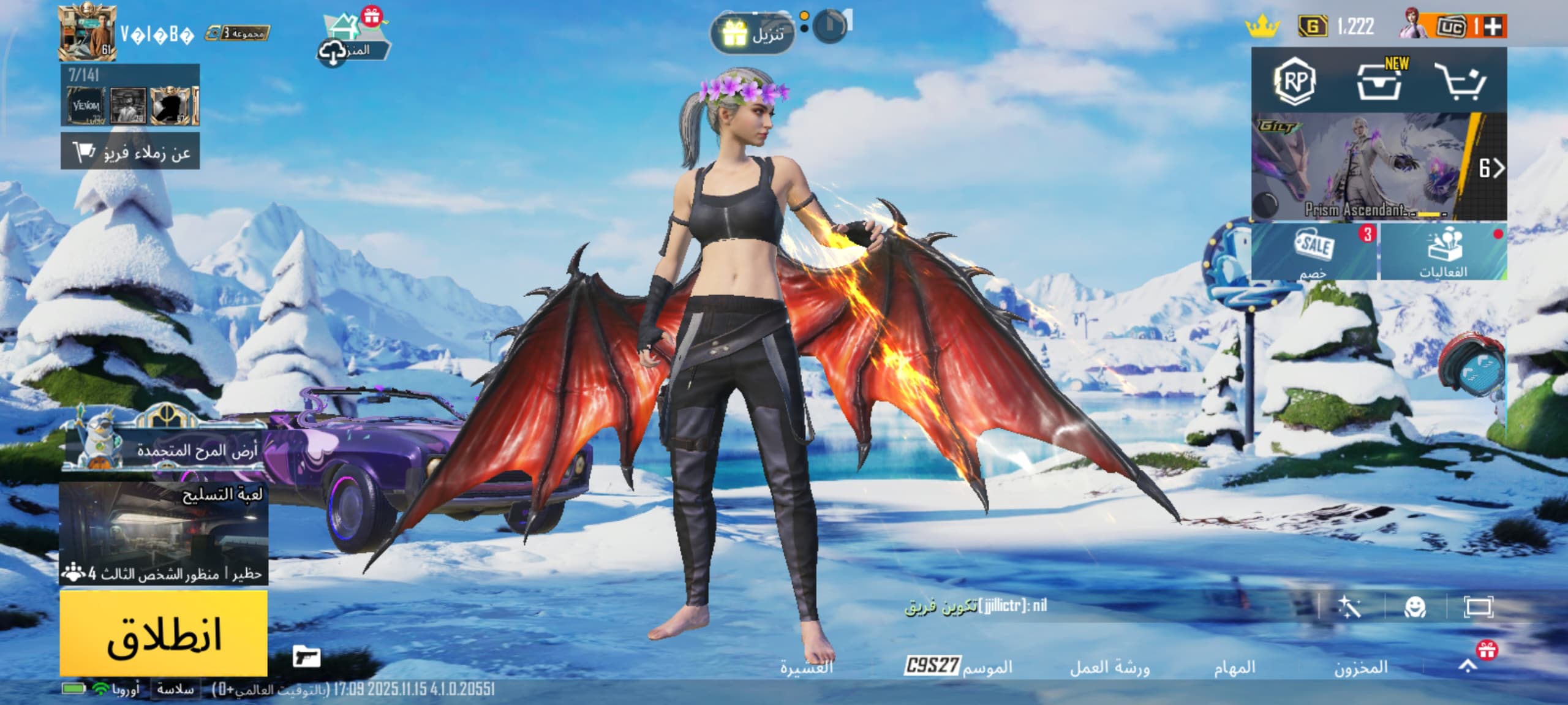1568x705 pixels.
Task: Claim the تنزيل download gift reward
Action: 753,34
